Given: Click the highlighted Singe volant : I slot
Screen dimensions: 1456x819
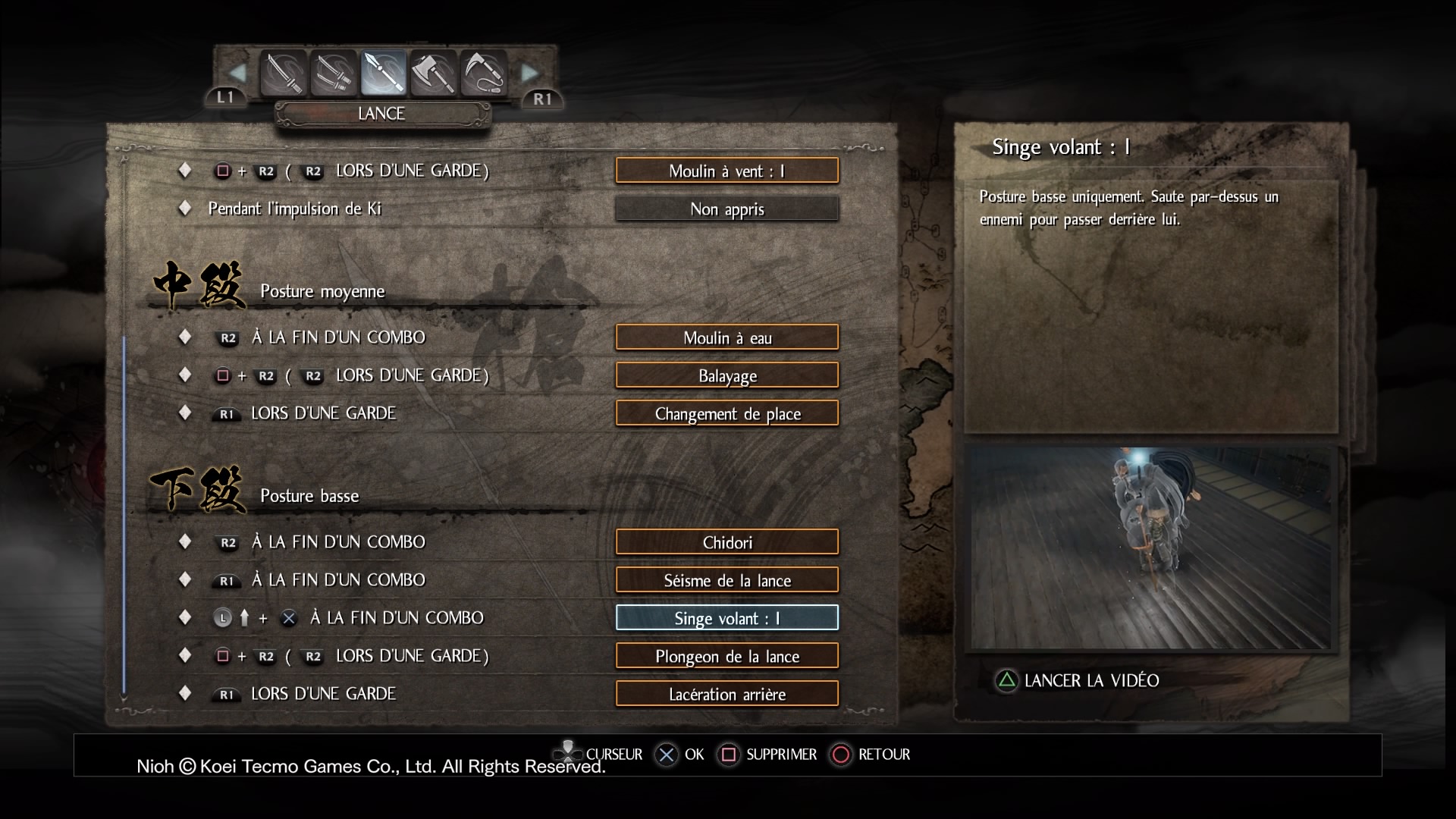Looking at the screenshot, I should coord(726,618).
